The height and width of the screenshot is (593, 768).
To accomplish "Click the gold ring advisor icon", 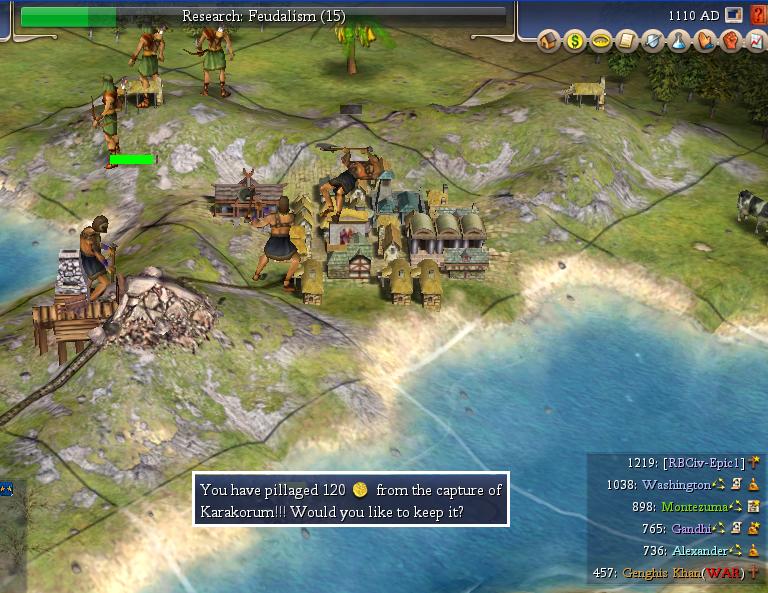I will click(600, 41).
